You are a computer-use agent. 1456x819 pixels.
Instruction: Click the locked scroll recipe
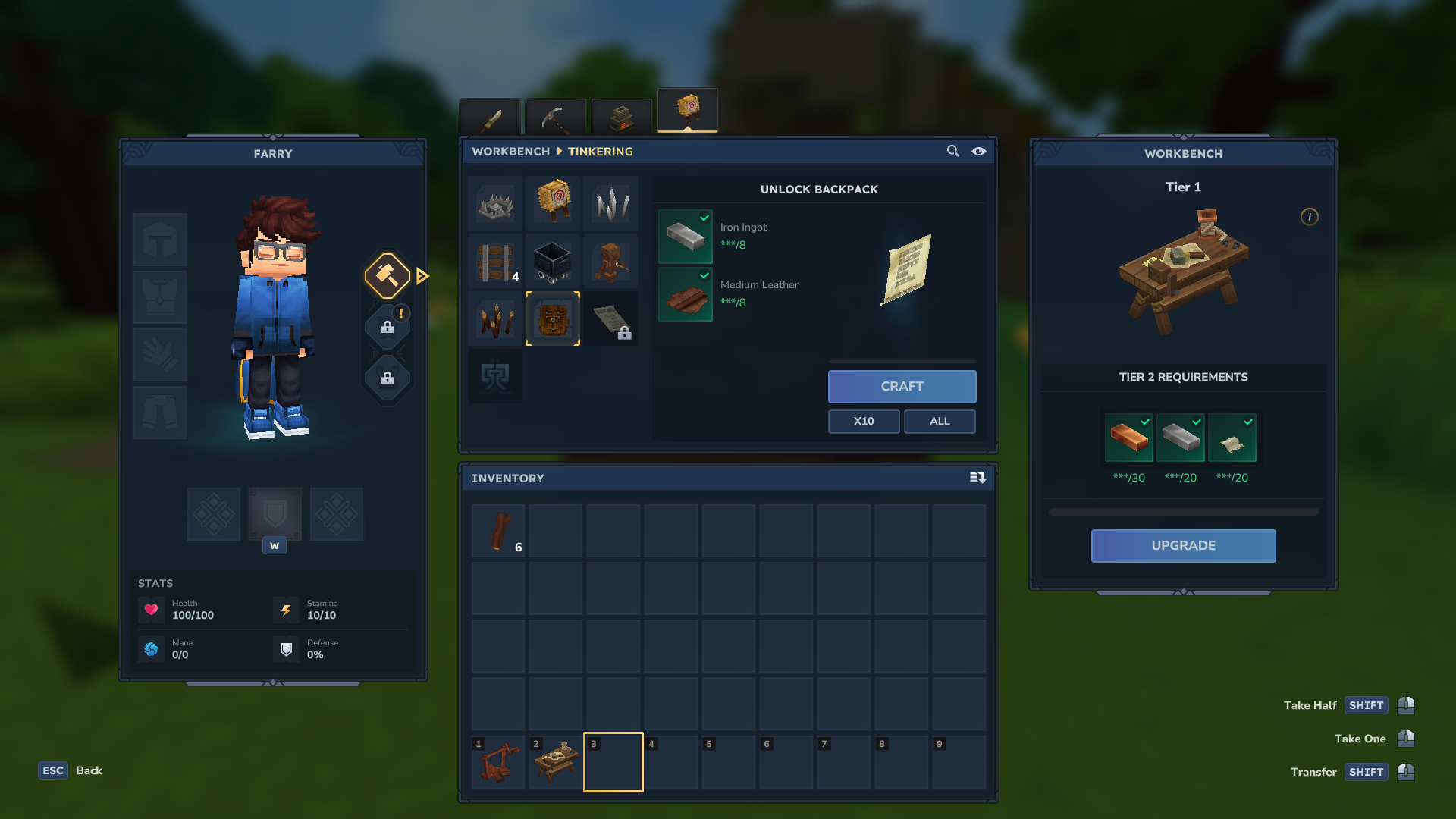pos(610,318)
